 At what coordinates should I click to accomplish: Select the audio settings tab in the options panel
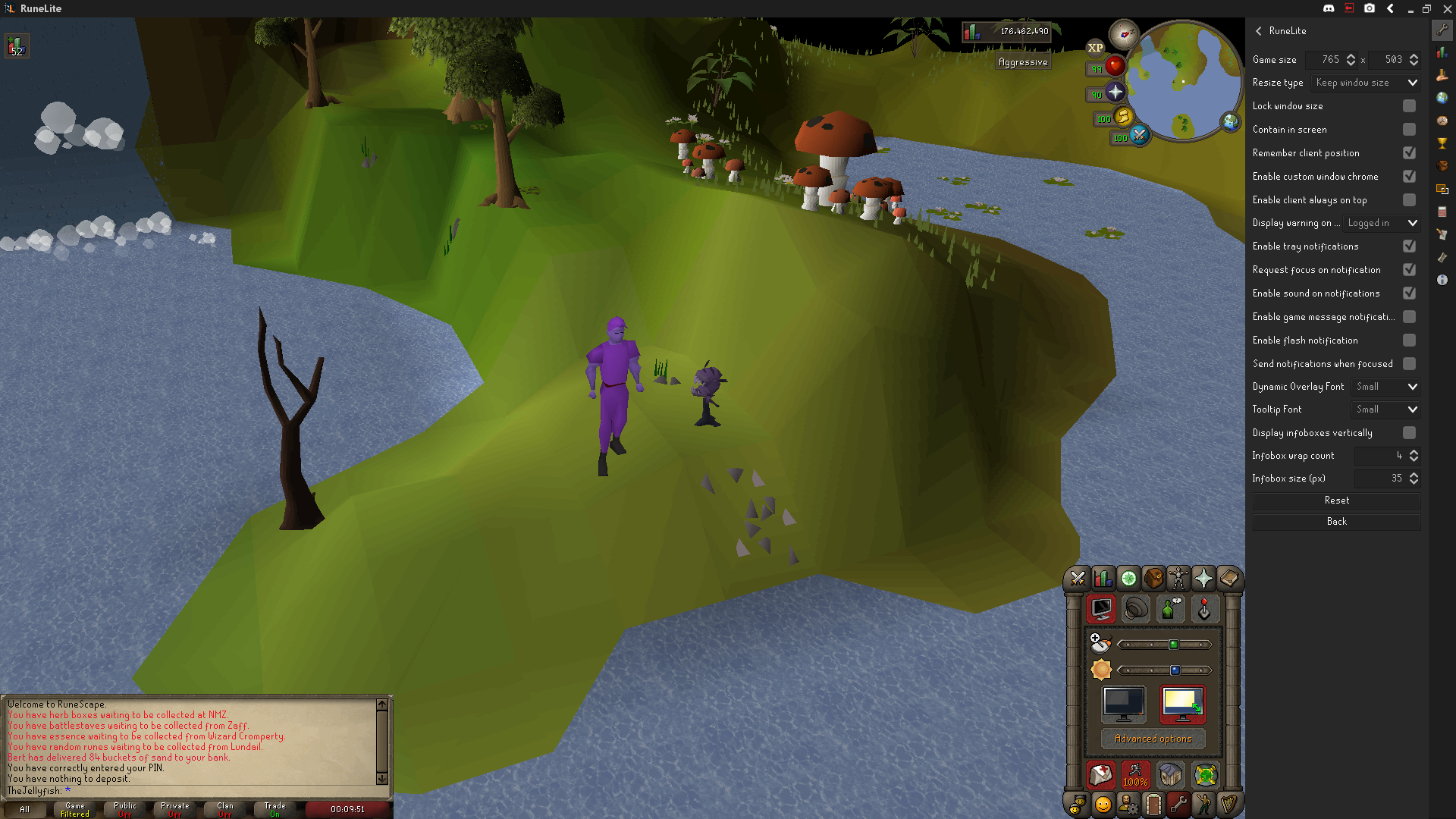(1135, 609)
